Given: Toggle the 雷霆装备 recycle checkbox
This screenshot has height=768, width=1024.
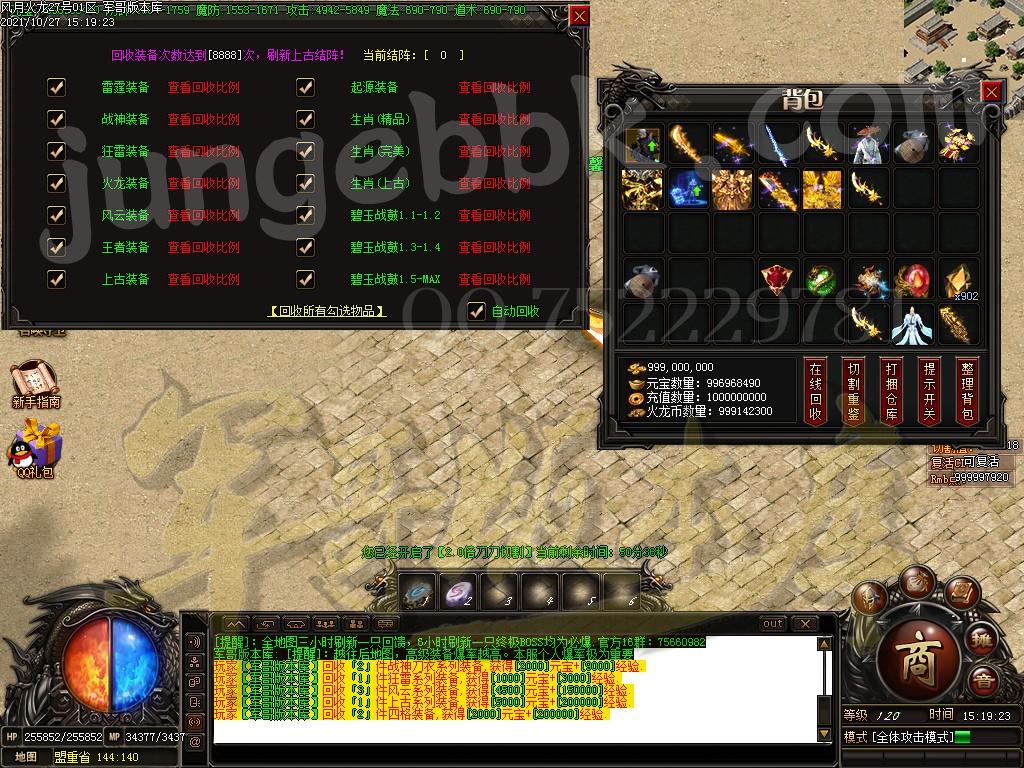Looking at the screenshot, I should pyautogui.click(x=57, y=87).
